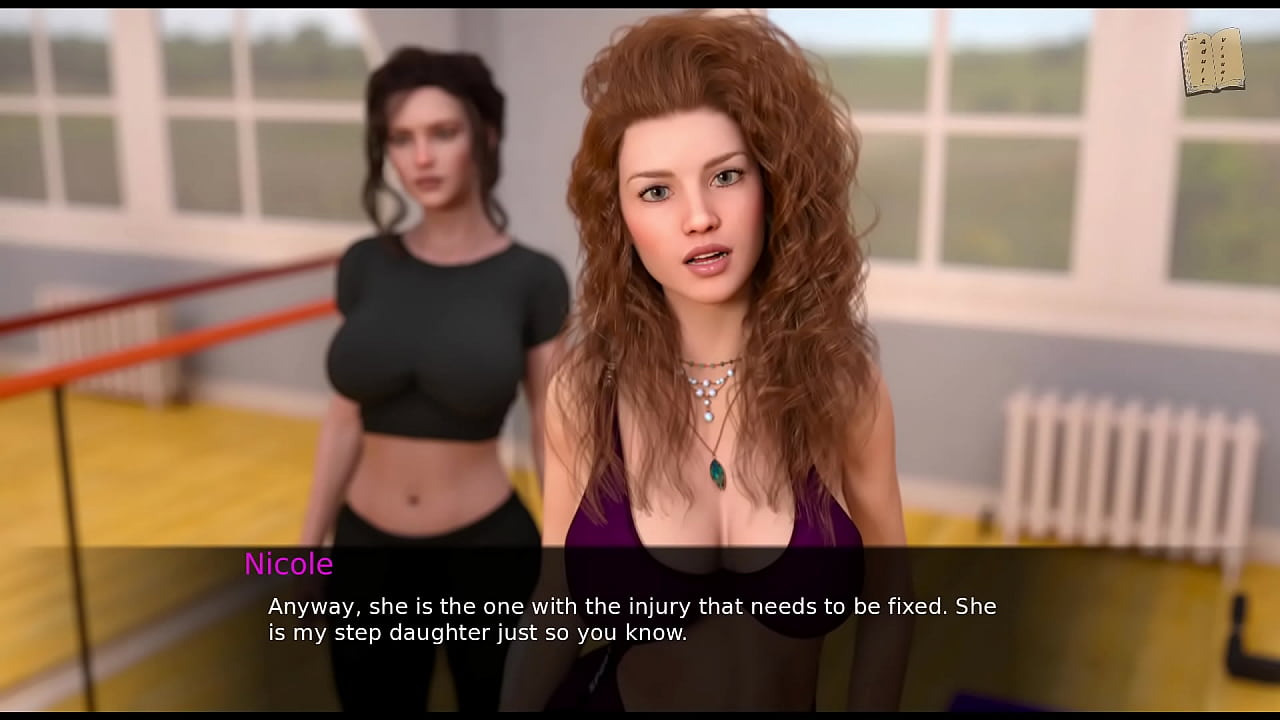Advance Nicole's dialogue text box

640,620
